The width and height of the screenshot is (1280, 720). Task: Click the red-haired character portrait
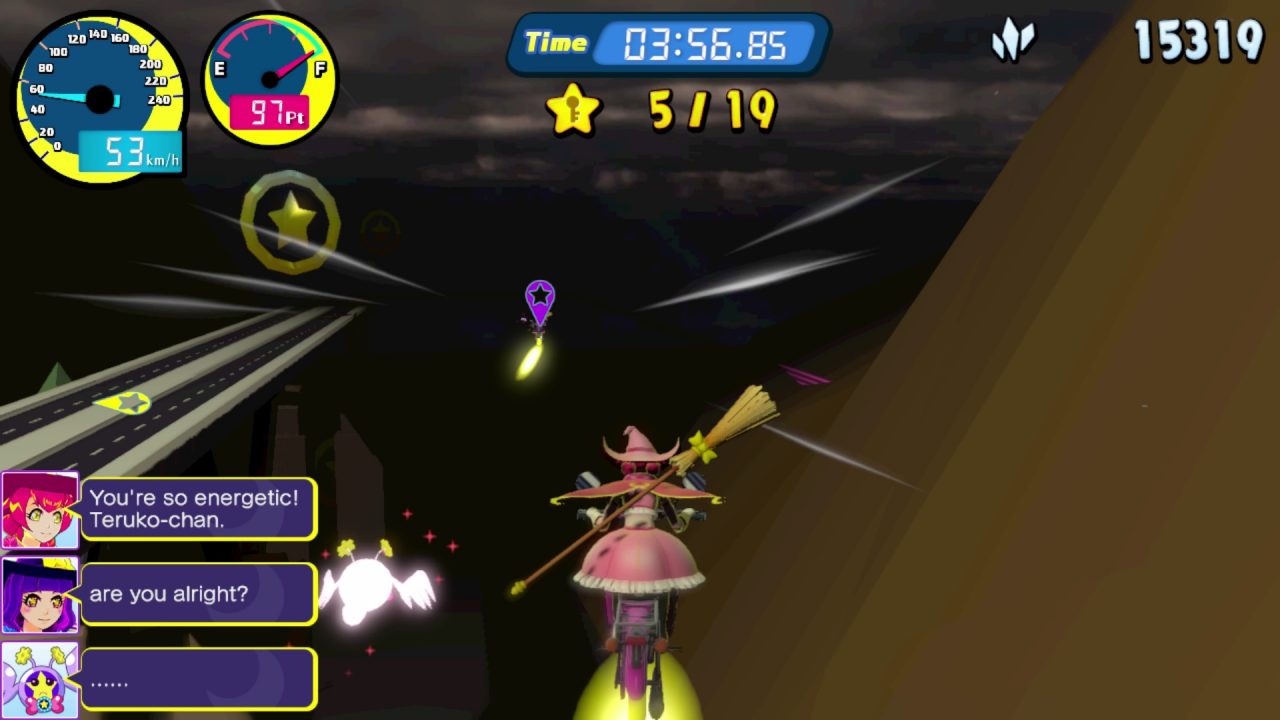40,510
